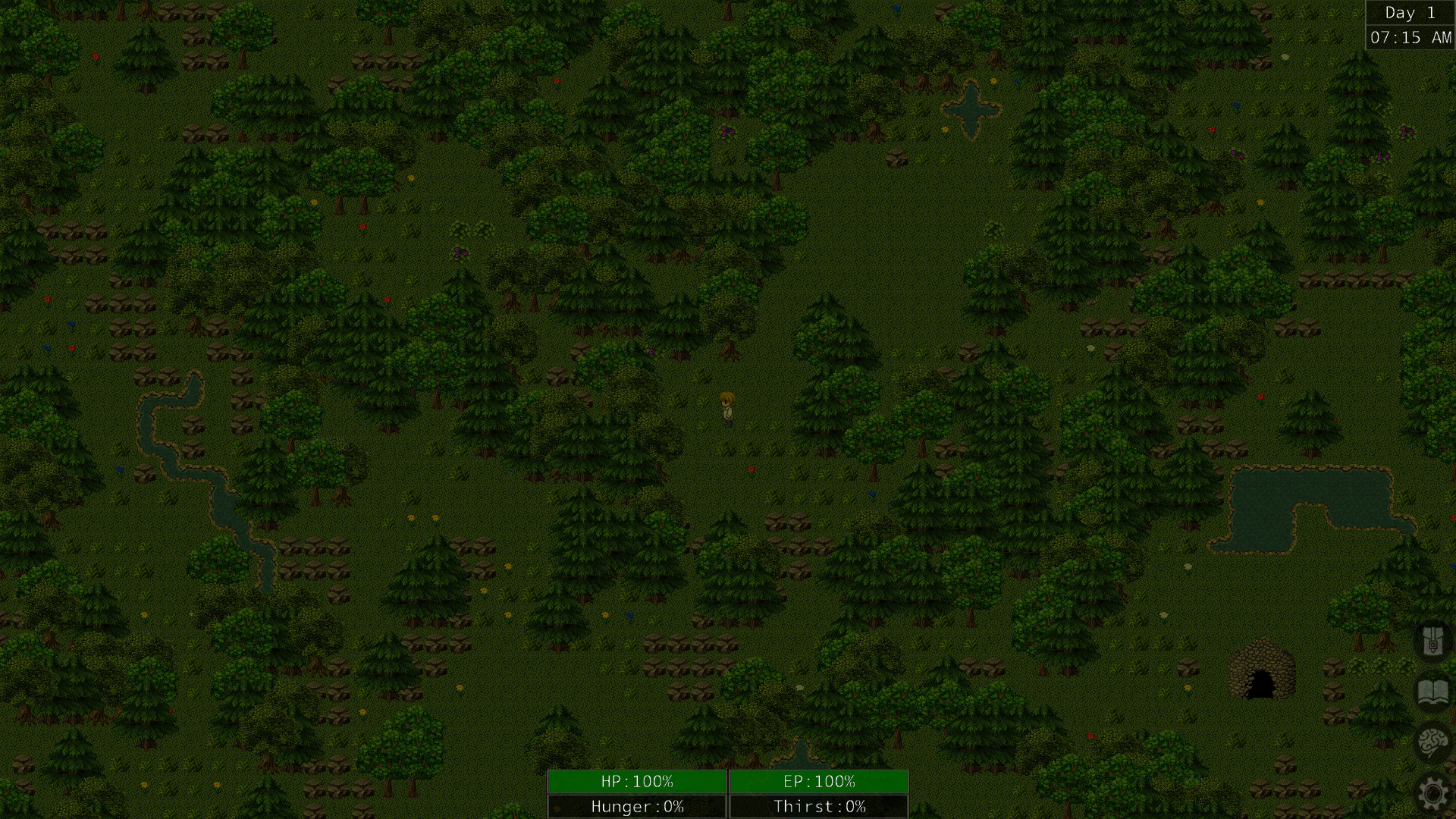Click the 07:15 AM clock display
The height and width of the screenshot is (819, 1456).
1409,36
